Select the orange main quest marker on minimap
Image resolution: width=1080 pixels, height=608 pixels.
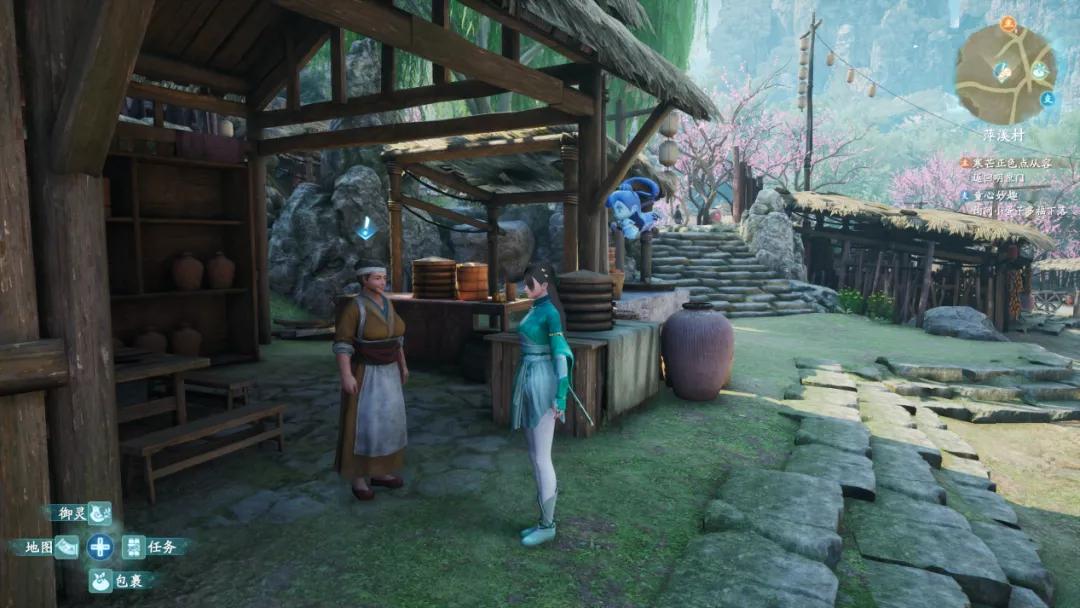(1008, 22)
